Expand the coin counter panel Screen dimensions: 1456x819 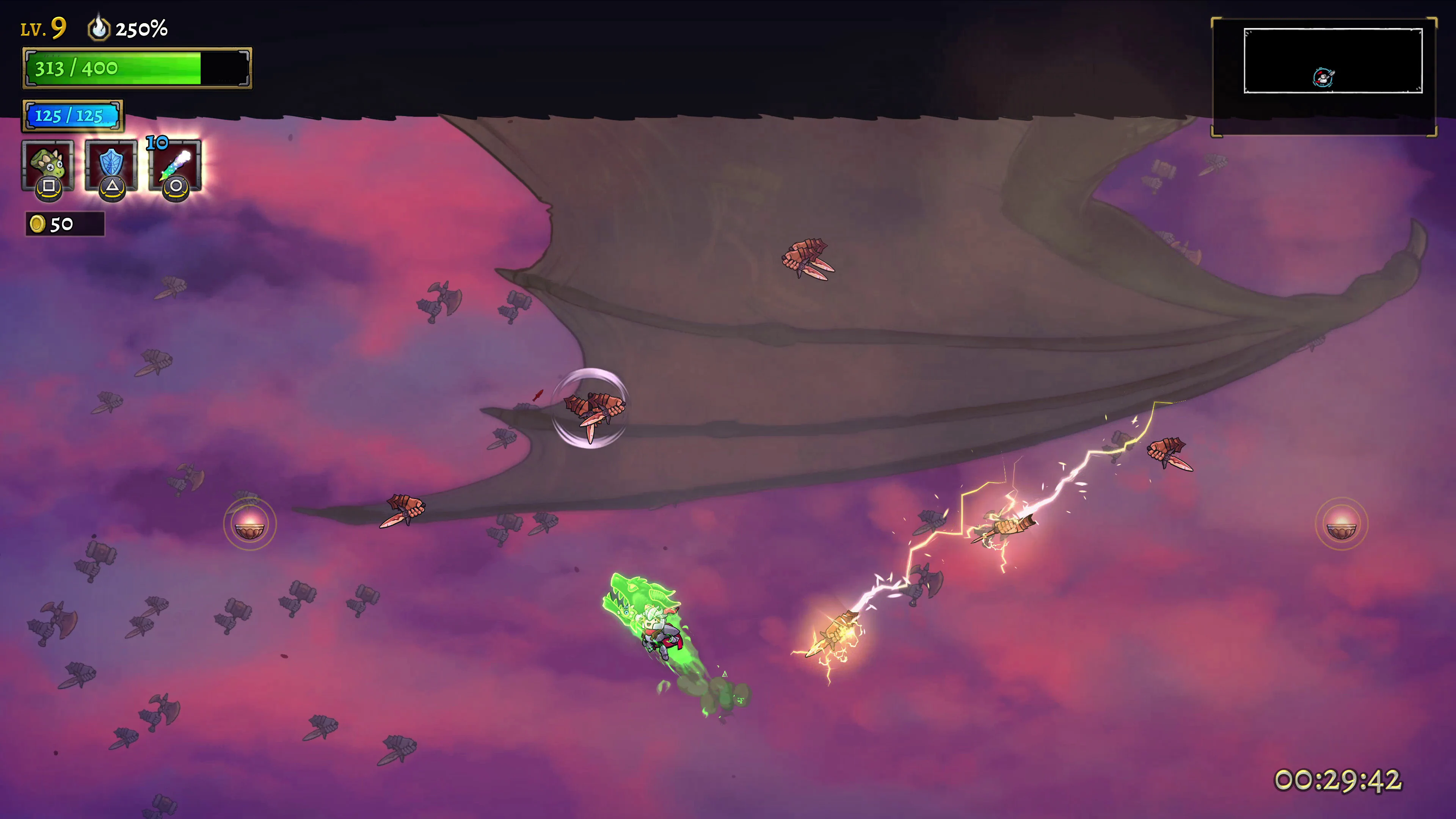[x=64, y=224]
